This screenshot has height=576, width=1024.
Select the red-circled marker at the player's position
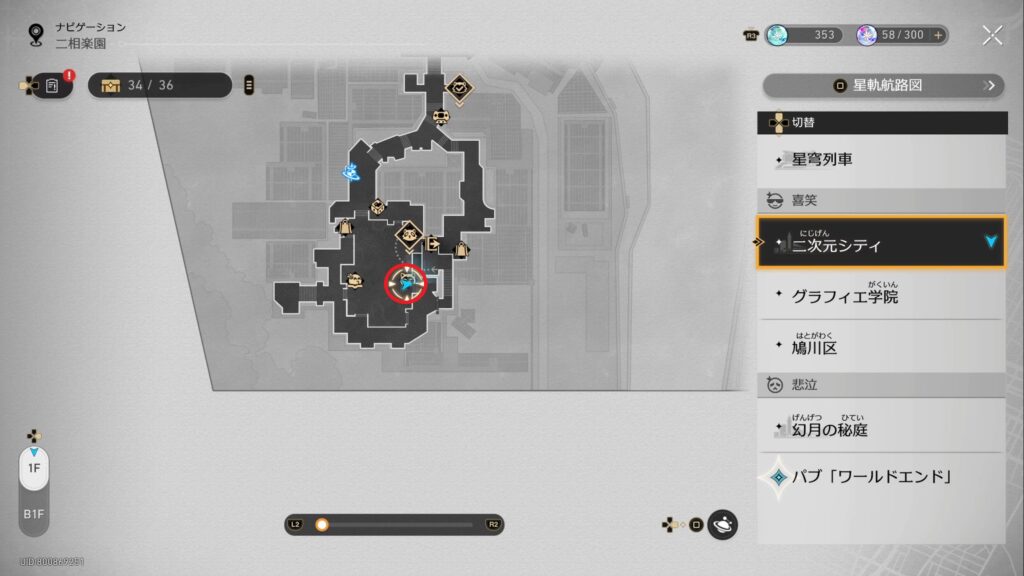[x=407, y=284]
